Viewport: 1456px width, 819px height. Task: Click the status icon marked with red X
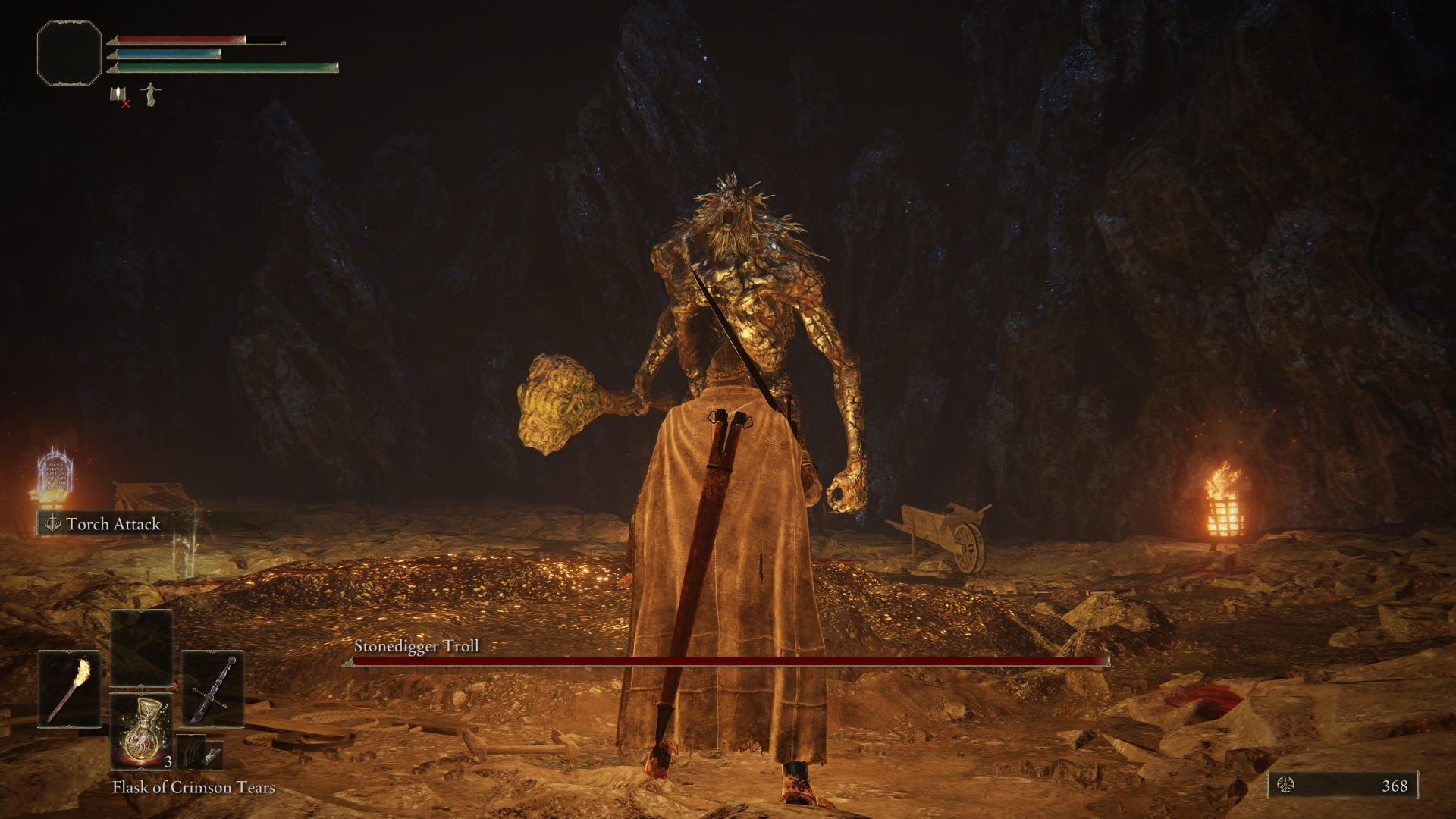(119, 96)
